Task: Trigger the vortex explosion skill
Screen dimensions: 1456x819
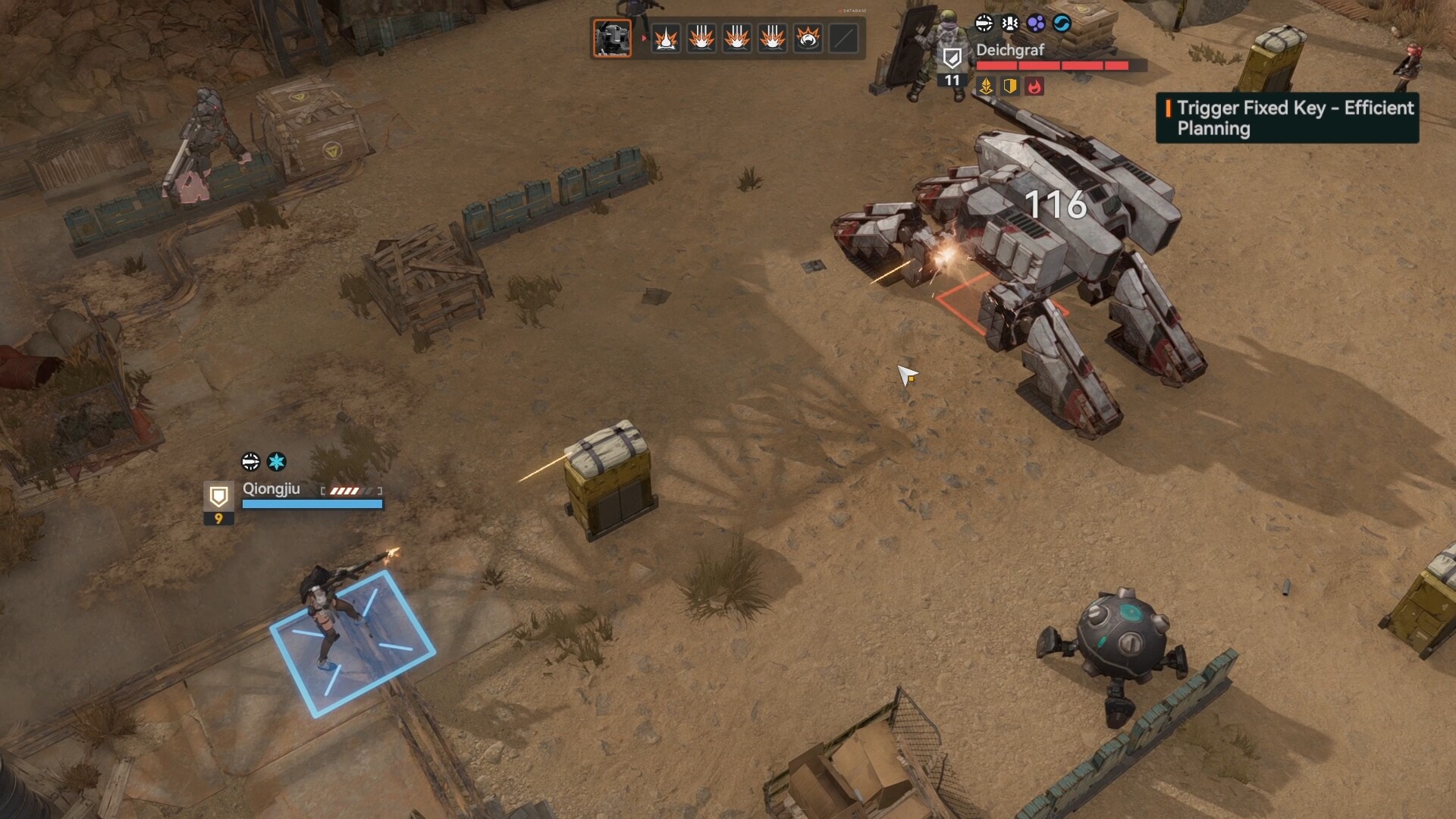Action: coord(807,38)
